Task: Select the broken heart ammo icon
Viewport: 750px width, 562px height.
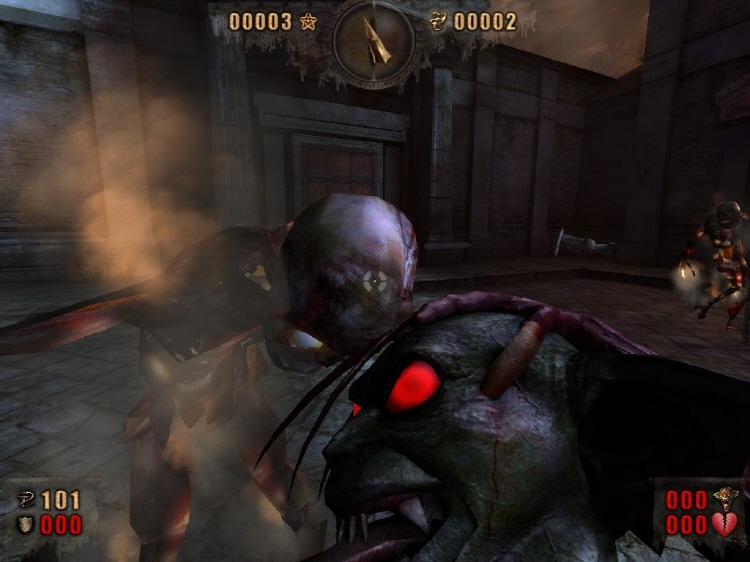Action: click(724, 523)
